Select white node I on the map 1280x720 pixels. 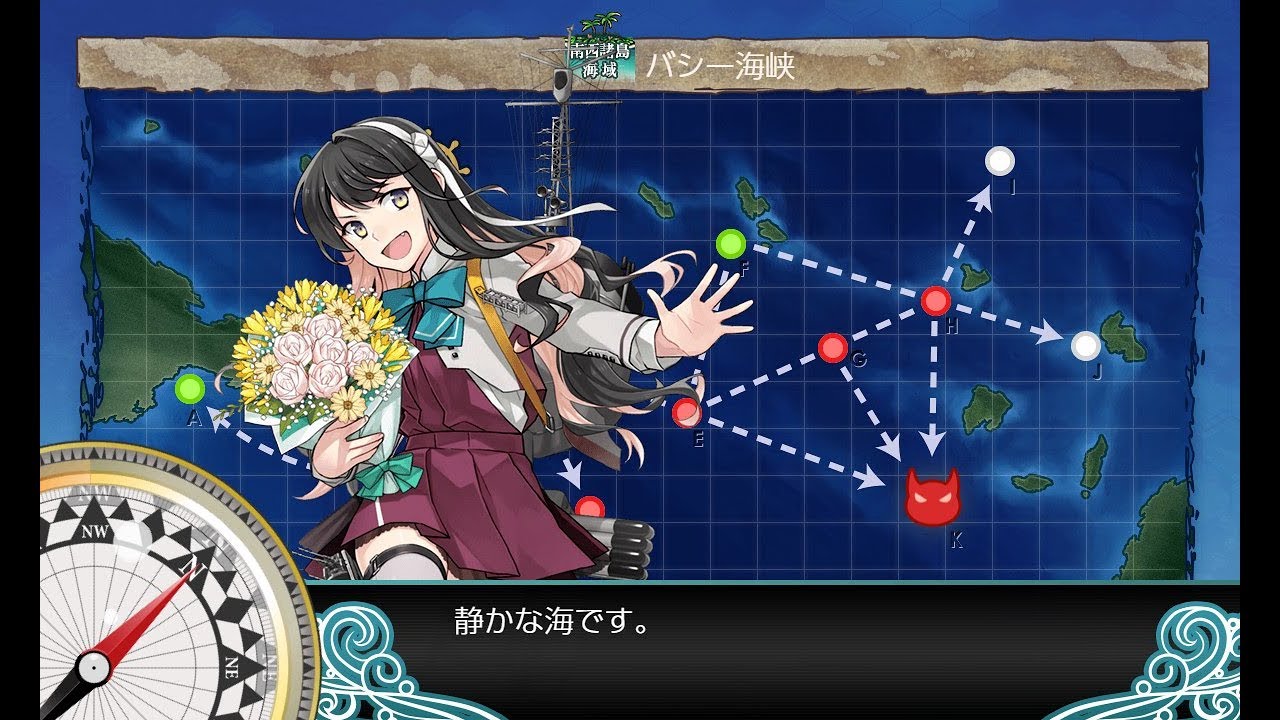(999, 161)
